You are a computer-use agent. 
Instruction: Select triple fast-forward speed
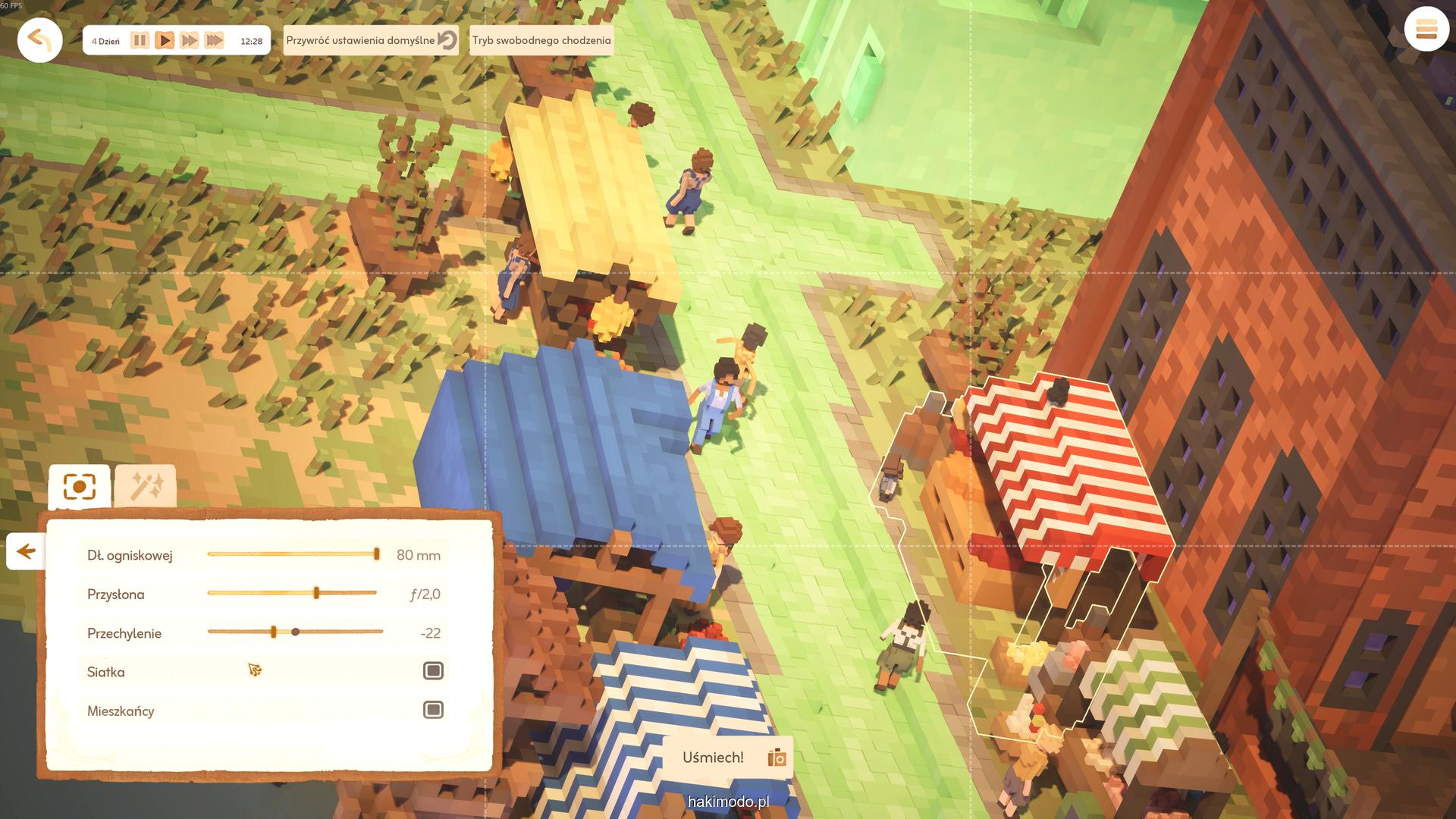[x=215, y=40]
